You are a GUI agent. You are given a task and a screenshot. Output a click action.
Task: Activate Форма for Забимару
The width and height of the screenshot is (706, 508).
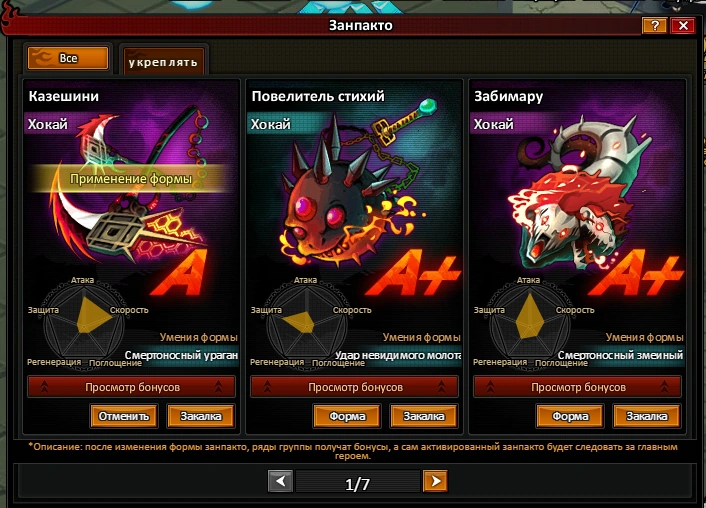570,416
